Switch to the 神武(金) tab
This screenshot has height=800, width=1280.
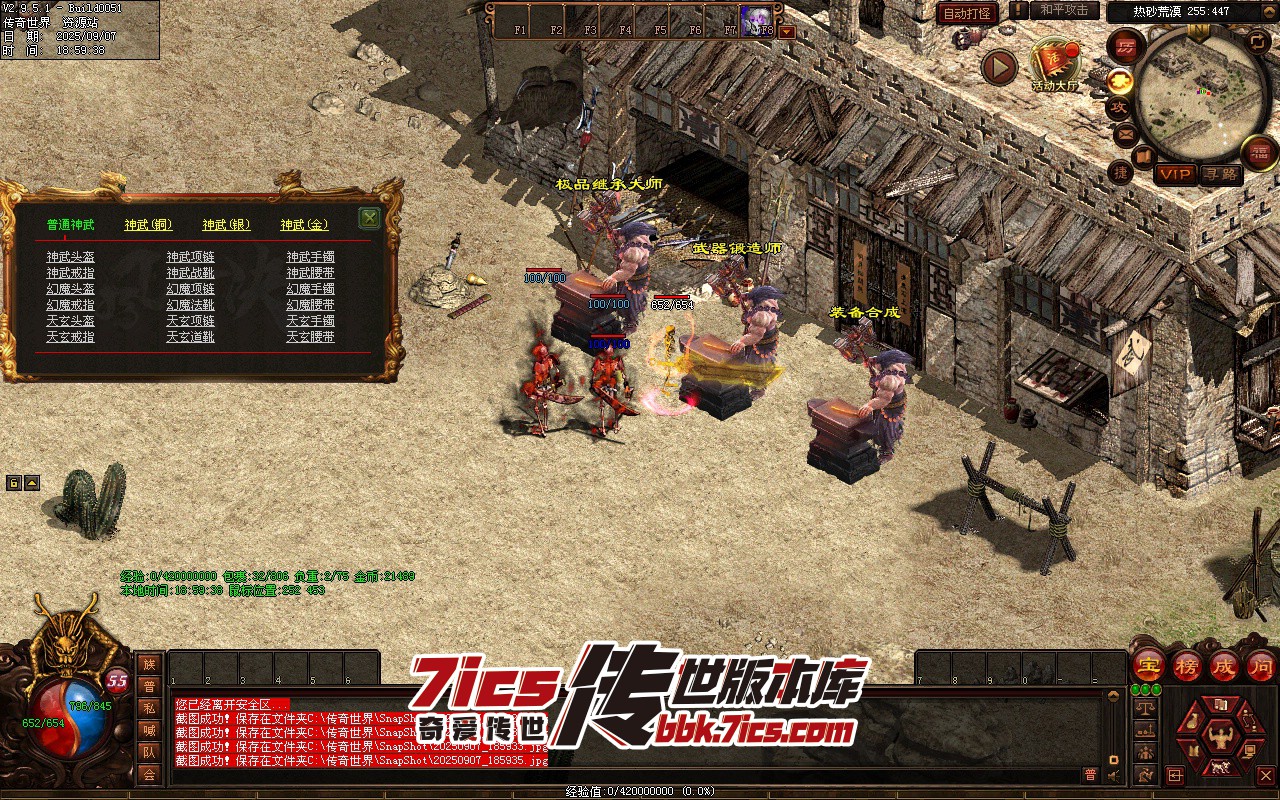(x=304, y=226)
